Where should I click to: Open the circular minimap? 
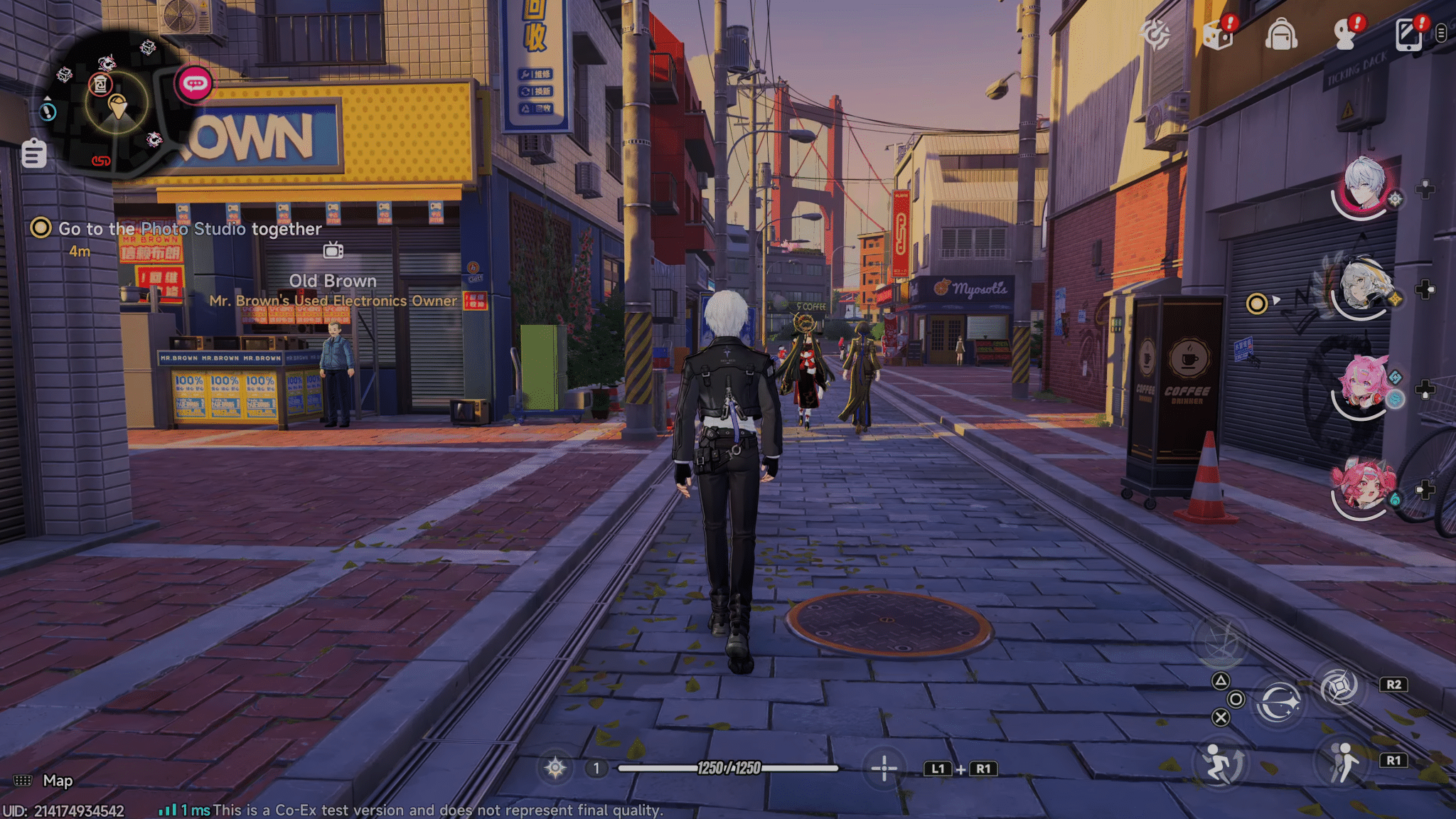(x=117, y=103)
